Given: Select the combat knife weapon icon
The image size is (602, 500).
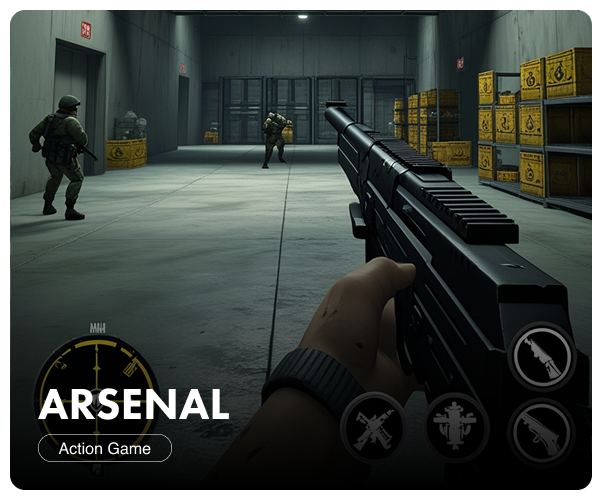Looking at the screenshot, I should [x=541, y=354].
